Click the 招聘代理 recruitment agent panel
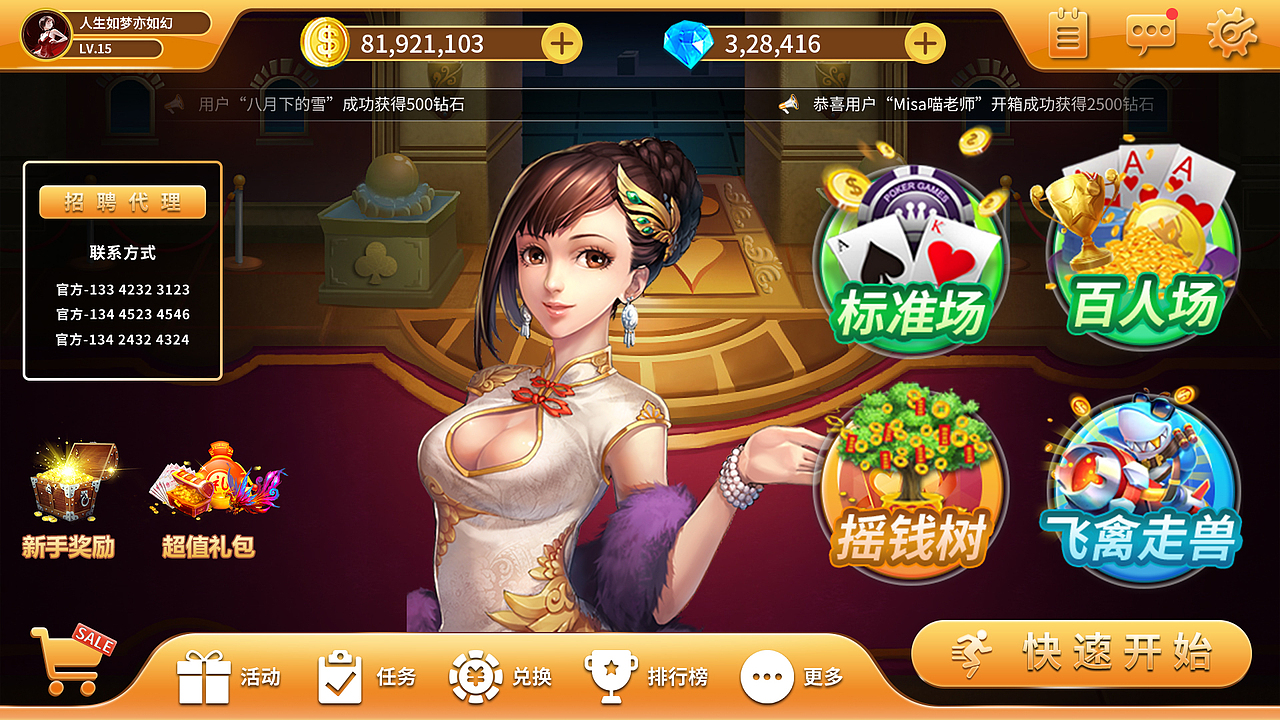Viewport: 1280px width, 720px height. coord(122,201)
